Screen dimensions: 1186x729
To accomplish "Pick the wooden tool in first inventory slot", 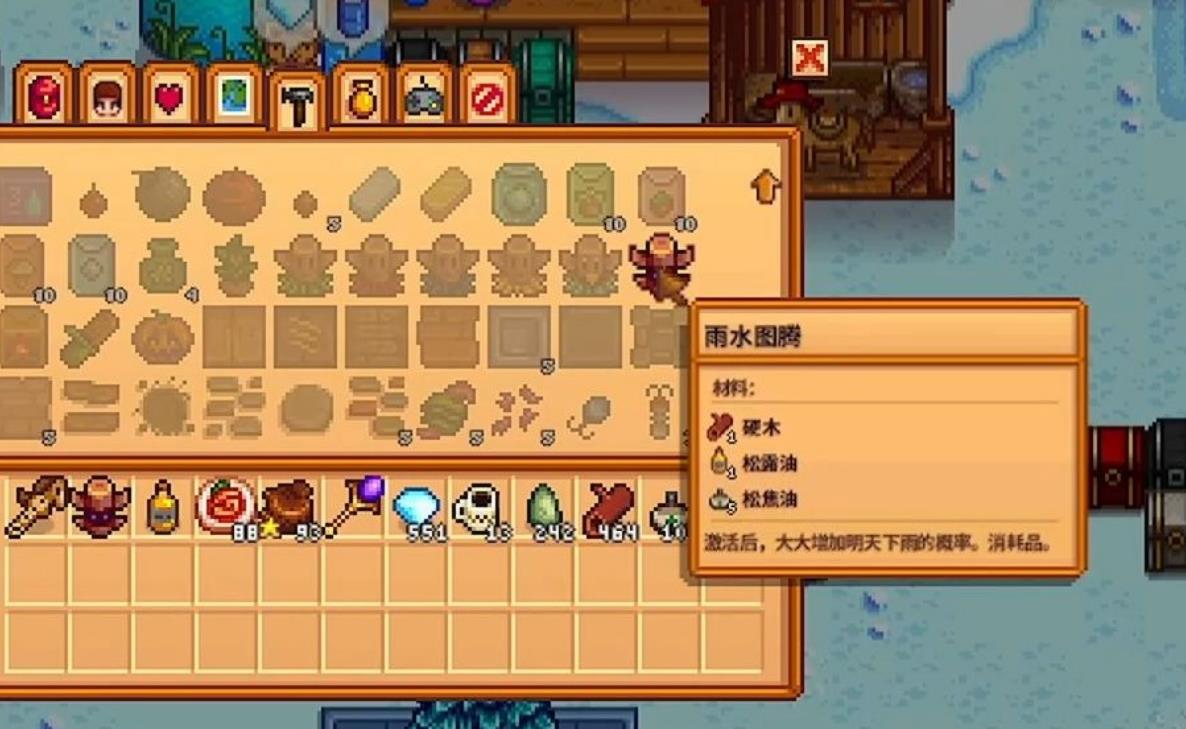I will point(36,507).
